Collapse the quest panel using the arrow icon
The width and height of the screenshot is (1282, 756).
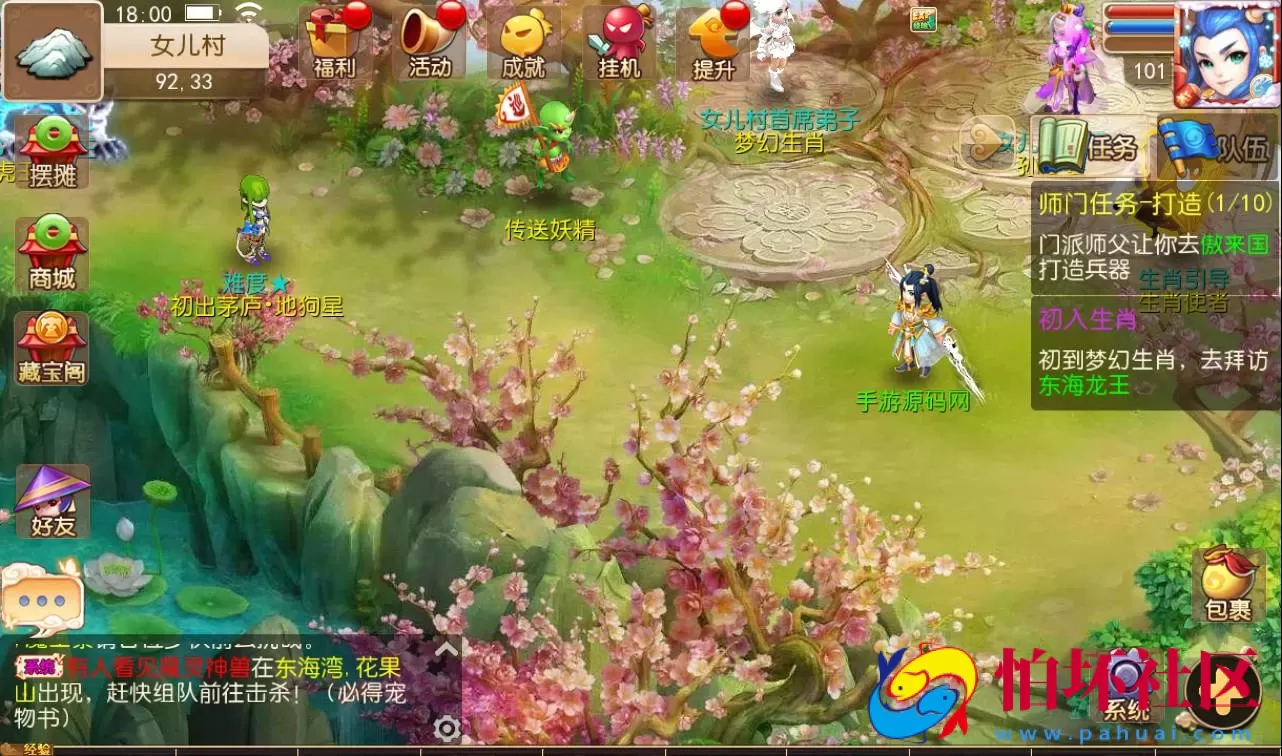(985, 145)
